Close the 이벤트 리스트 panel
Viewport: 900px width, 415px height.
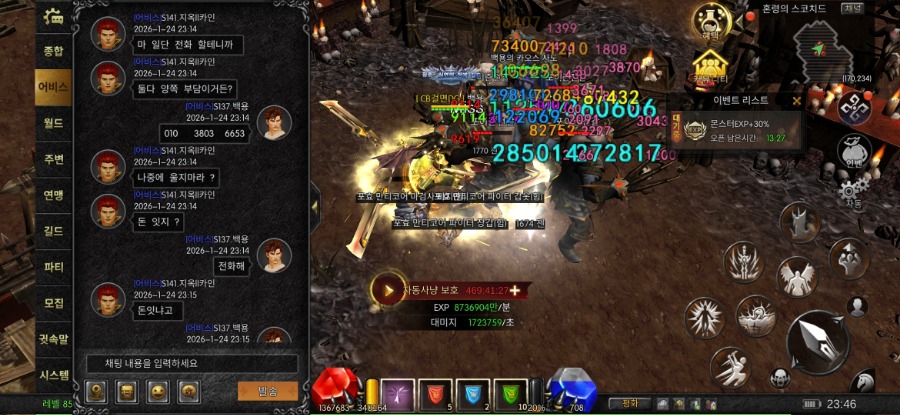[x=796, y=100]
